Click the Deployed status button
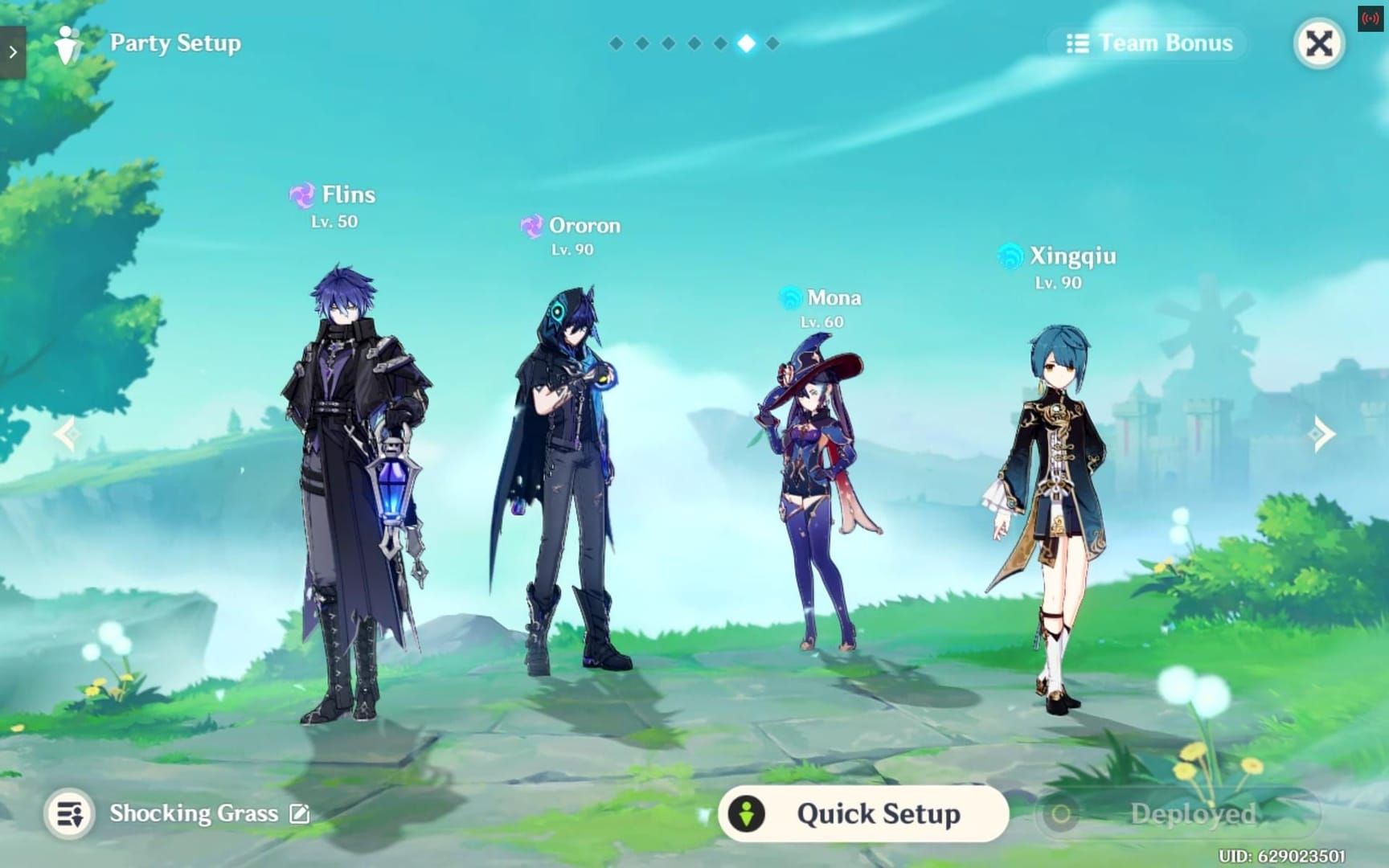Viewport: 1389px width, 868px height. point(1178,814)
